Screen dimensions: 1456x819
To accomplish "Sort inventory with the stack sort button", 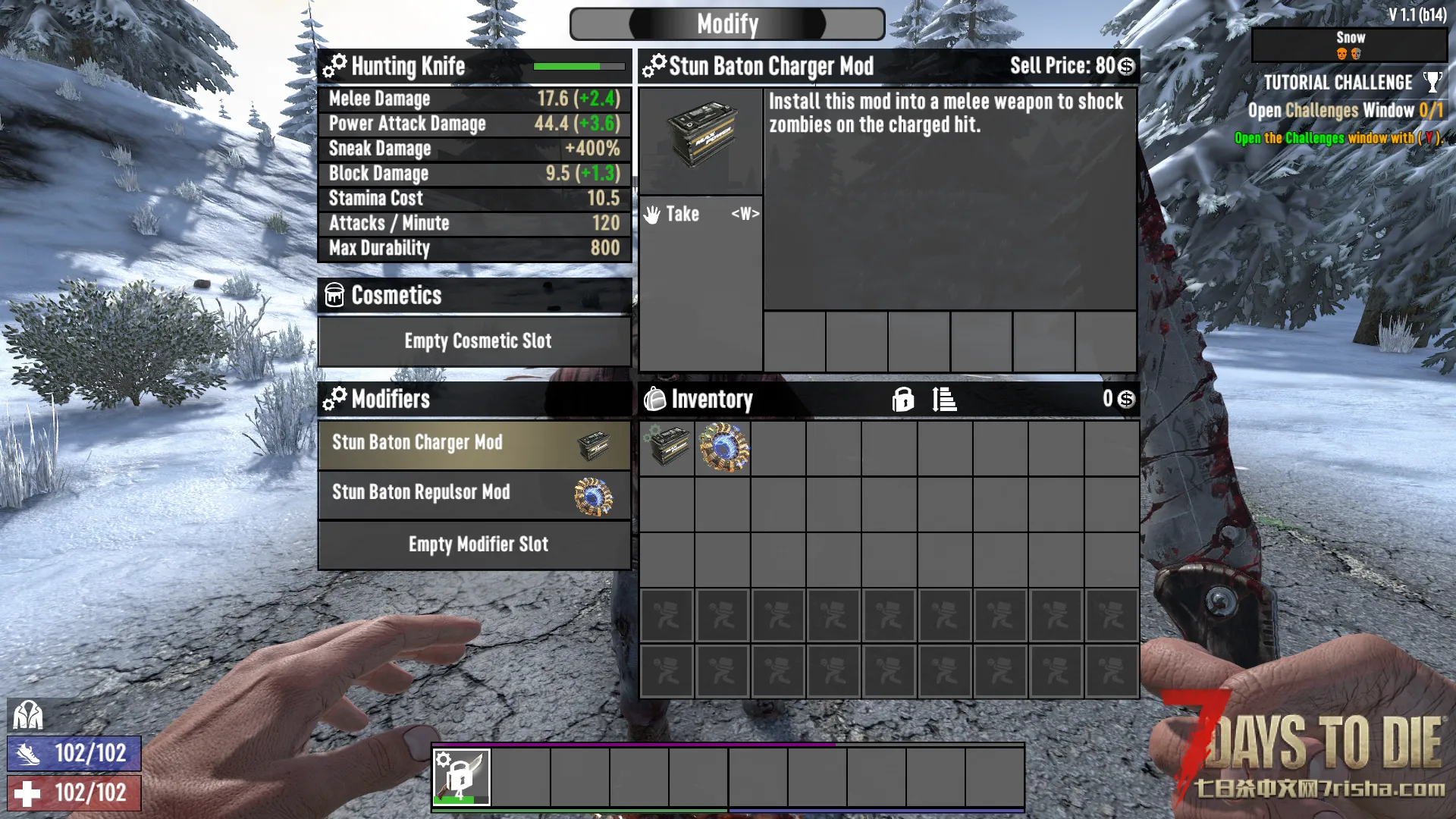I will coord(944,399).
